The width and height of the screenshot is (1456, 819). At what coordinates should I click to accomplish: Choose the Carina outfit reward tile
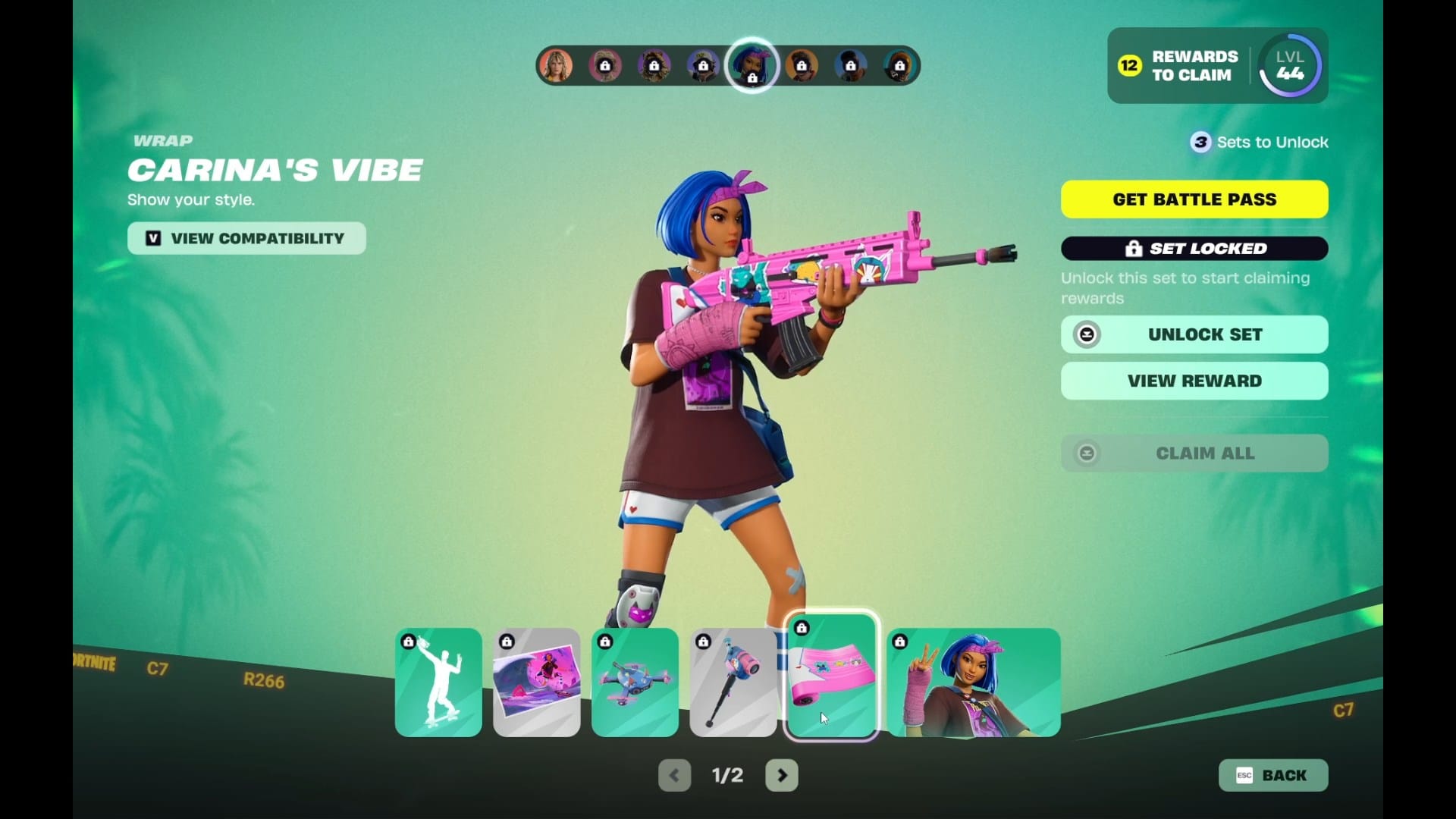[x=974, y=682]
